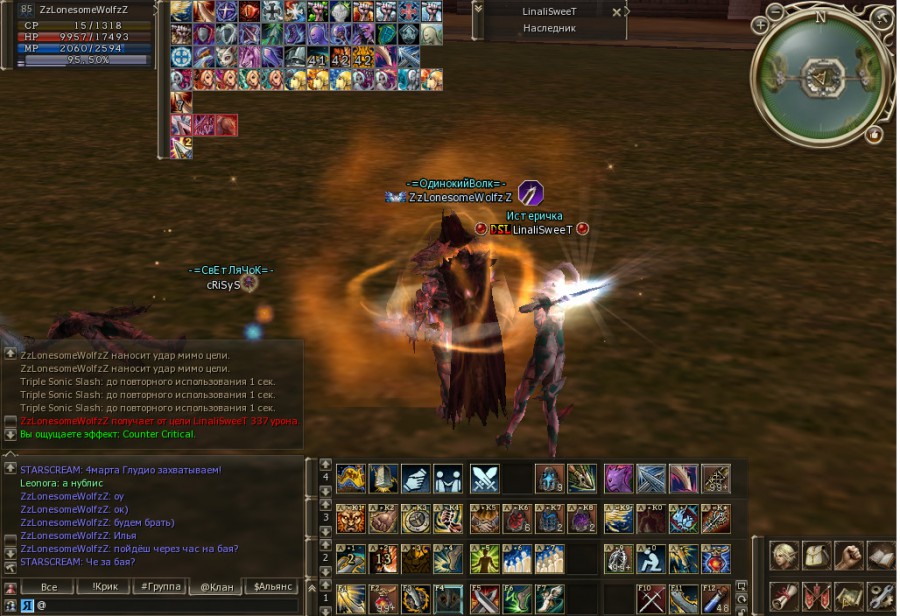Viewport: 900px width, 616px height.
Task: Use the F12 blue potion hotbar slot
Action: (x=716, y=598)
